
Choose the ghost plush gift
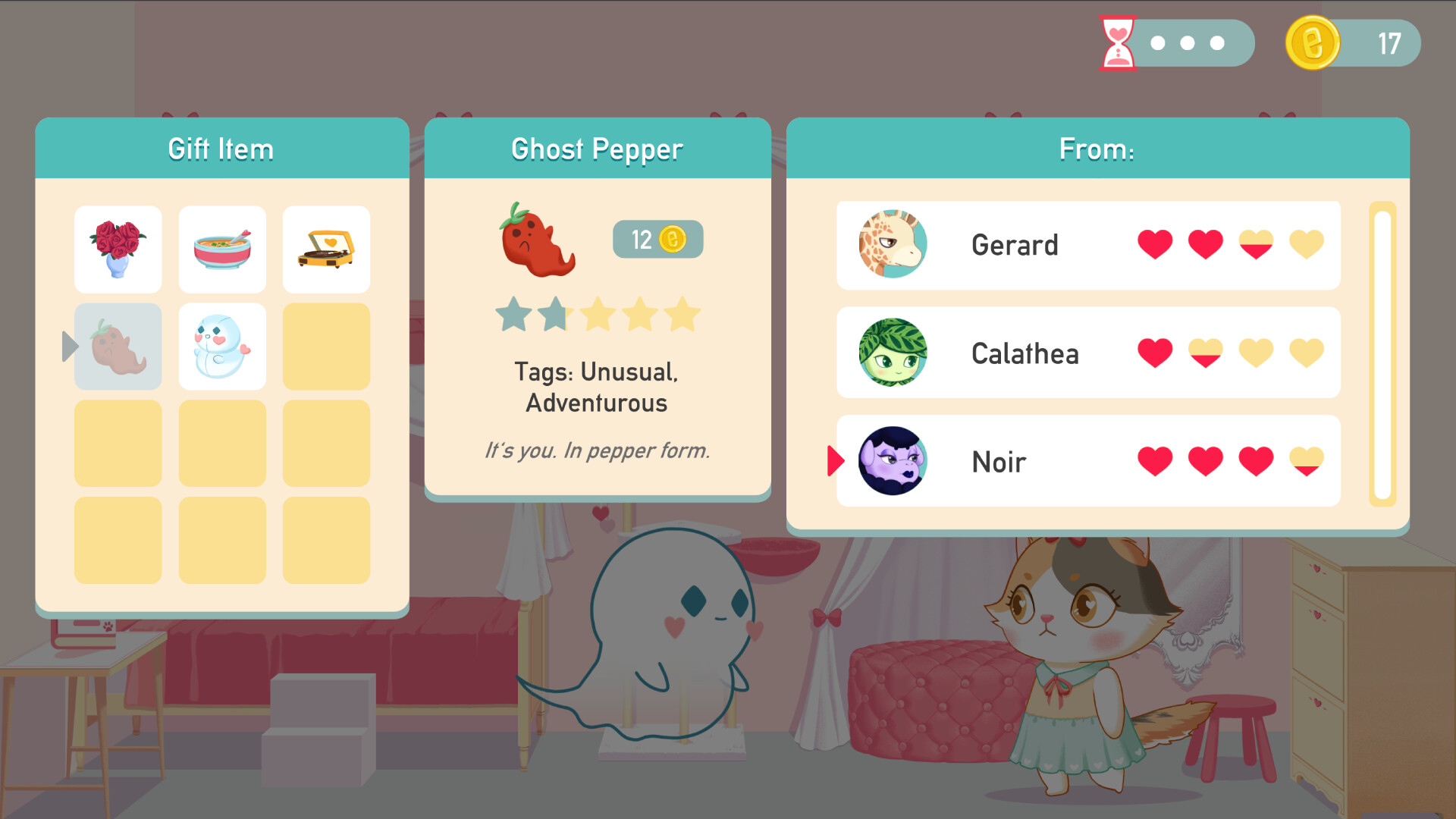pos(221,346)
